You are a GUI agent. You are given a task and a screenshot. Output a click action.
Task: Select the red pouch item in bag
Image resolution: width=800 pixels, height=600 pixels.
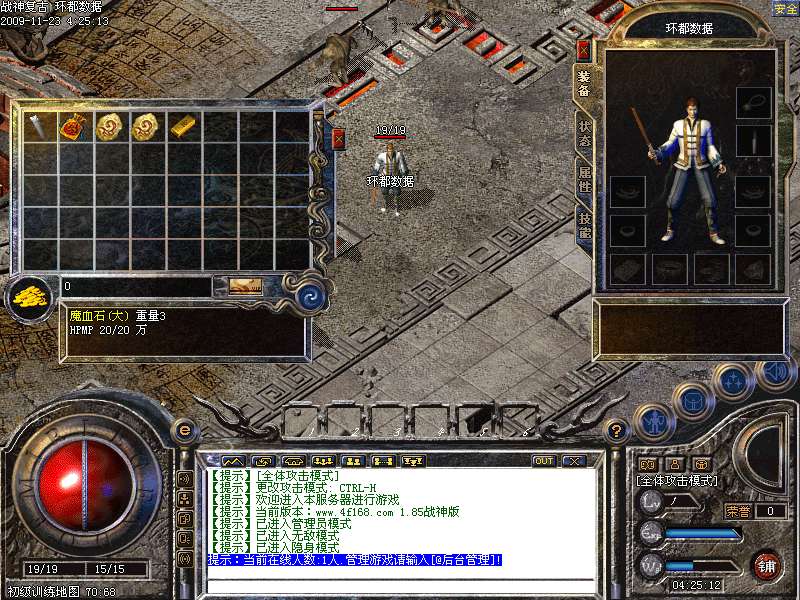pos(73,126)
